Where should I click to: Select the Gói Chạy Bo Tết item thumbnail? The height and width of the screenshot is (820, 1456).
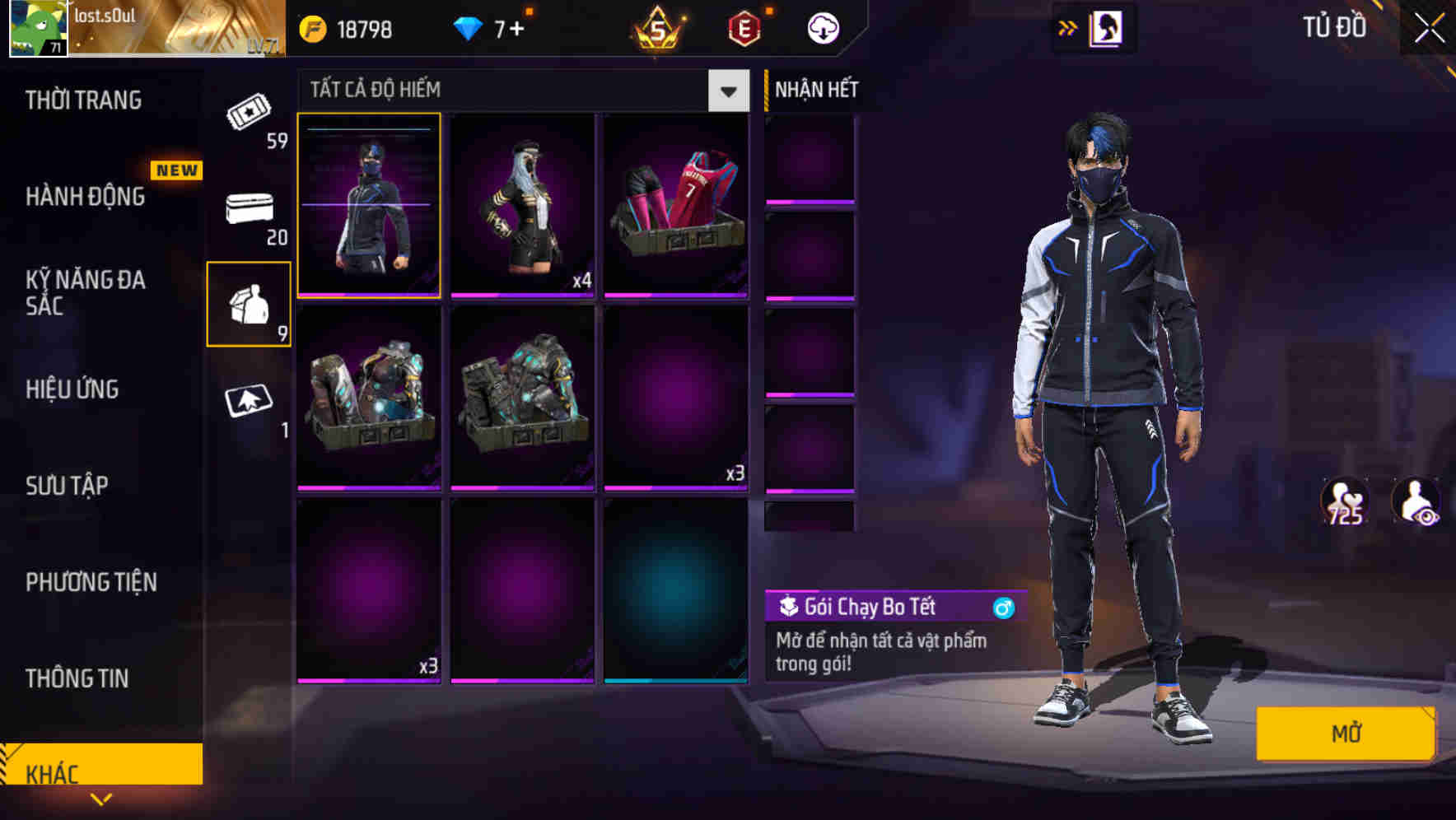click(369, 206)
